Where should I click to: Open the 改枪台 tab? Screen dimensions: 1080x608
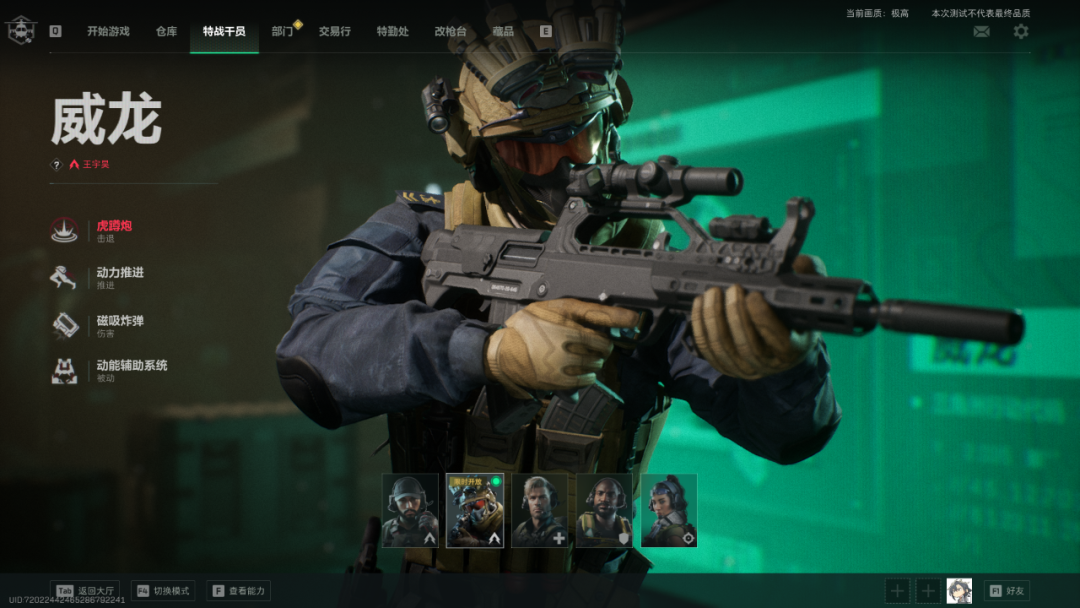450,31
